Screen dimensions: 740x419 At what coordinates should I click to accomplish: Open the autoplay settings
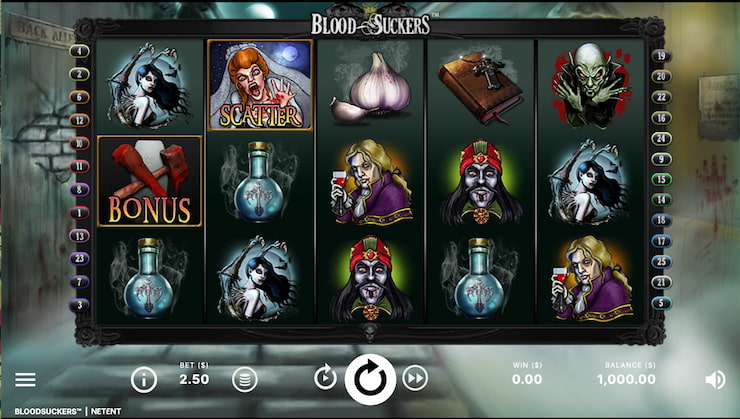click(325, 378)
